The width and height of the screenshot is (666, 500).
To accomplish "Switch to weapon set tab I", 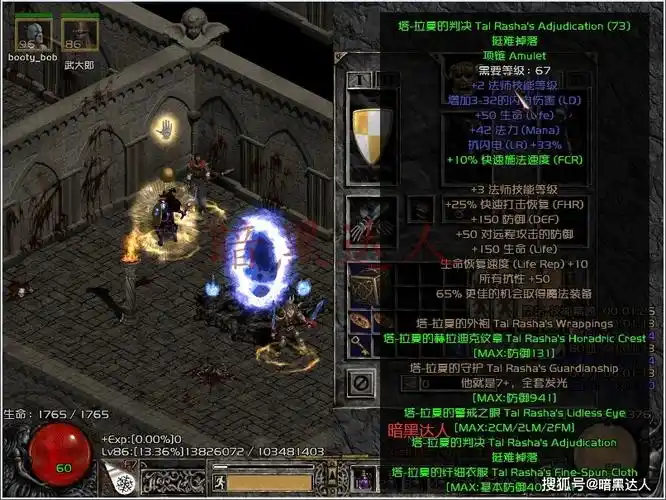I will tap(358, 78).
